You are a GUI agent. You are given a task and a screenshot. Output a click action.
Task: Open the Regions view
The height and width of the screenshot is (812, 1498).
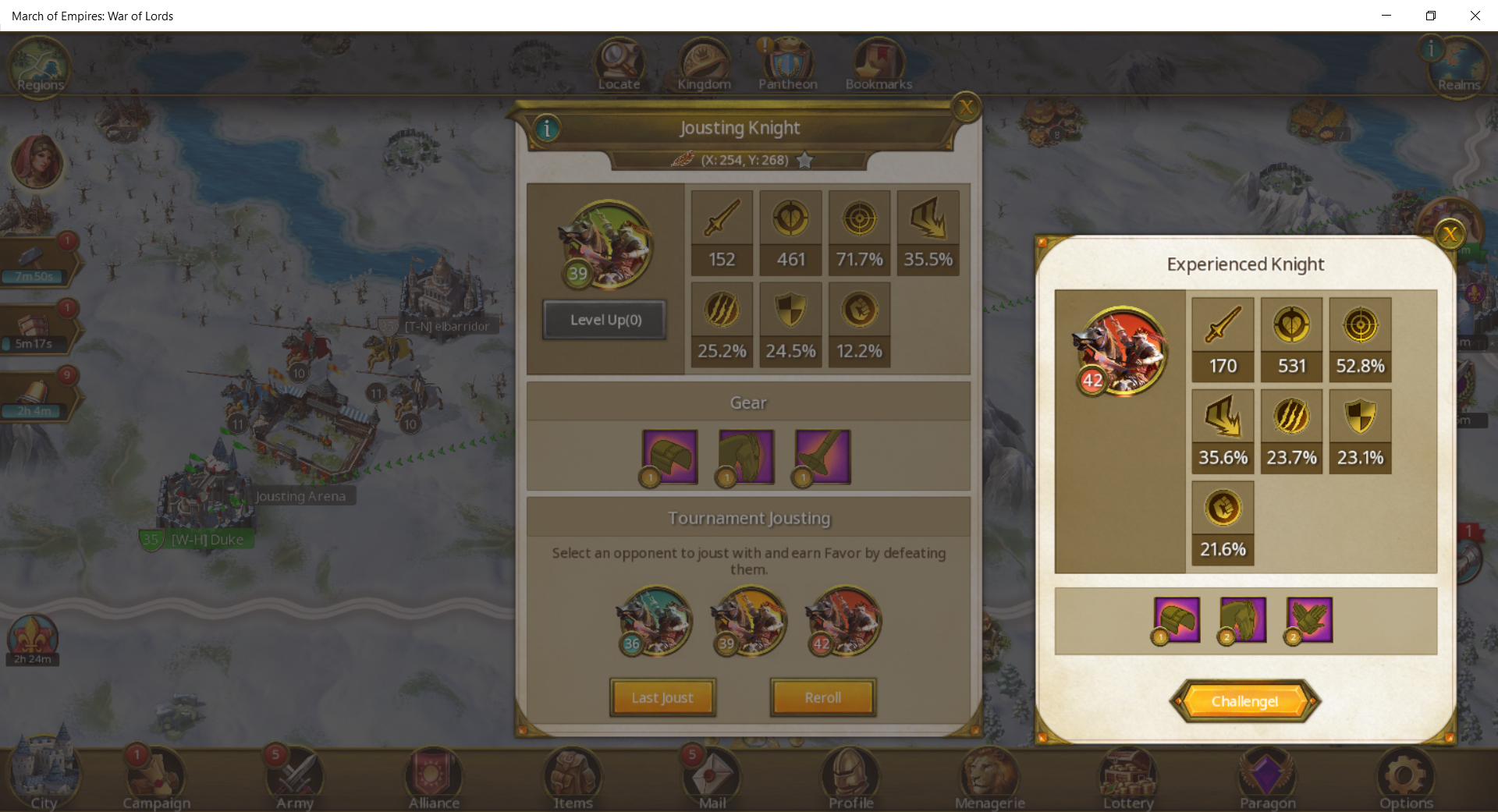pos(39,67)
